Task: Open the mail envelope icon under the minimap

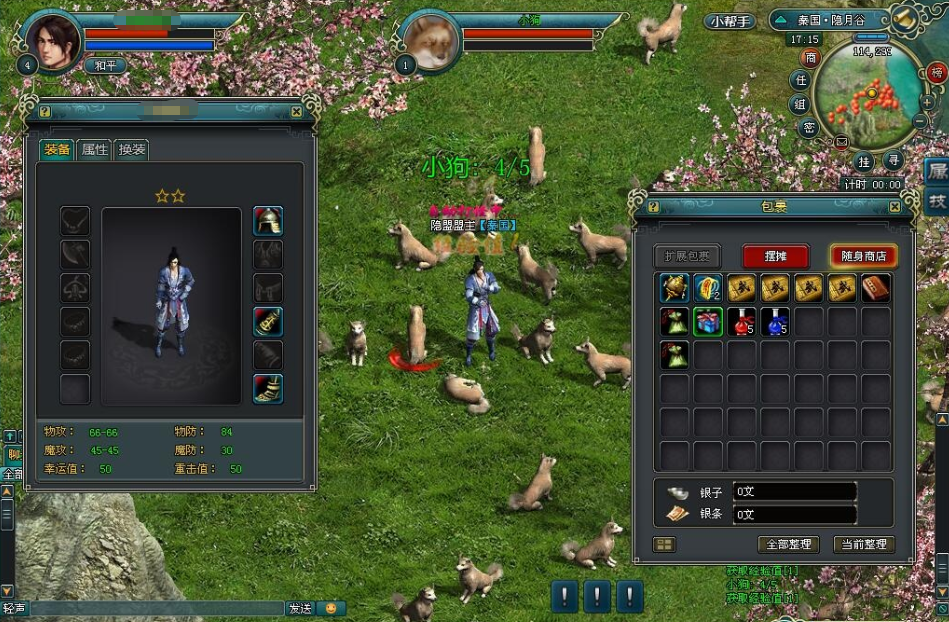Action: tap(841, 142)
